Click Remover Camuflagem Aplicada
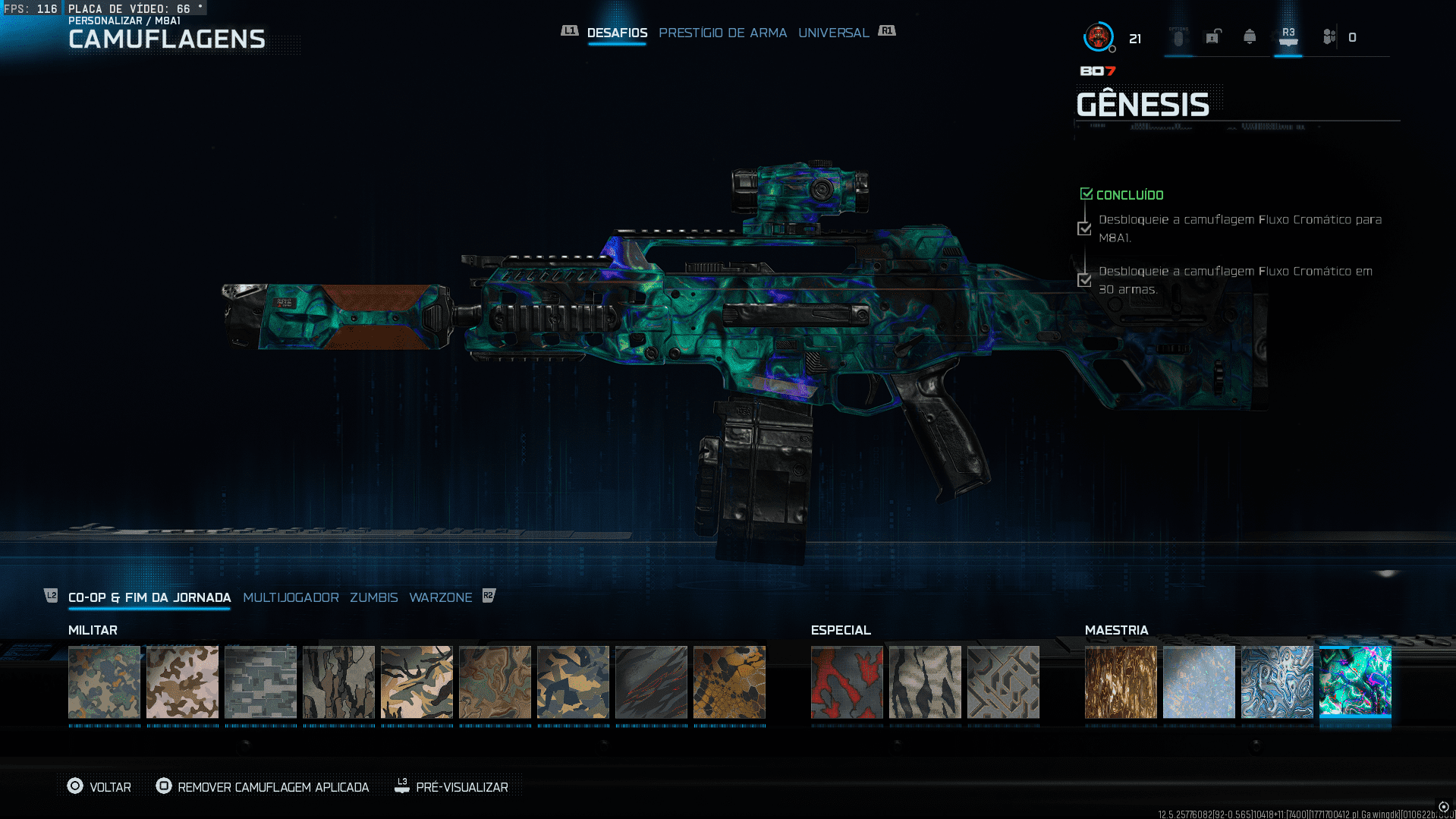The image size is (1456, 819). pos(263,787)
